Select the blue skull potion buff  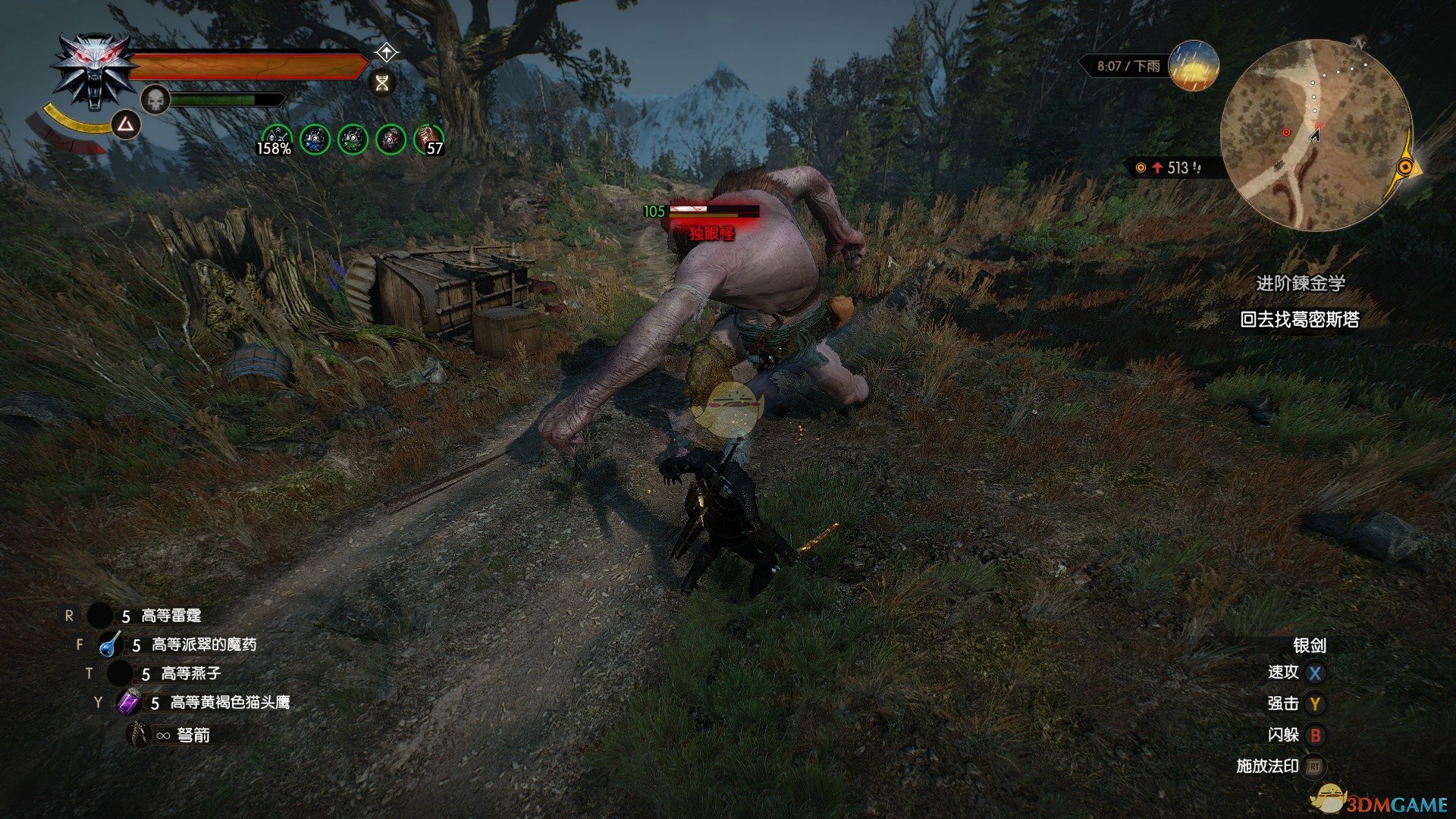click(314, 140)
